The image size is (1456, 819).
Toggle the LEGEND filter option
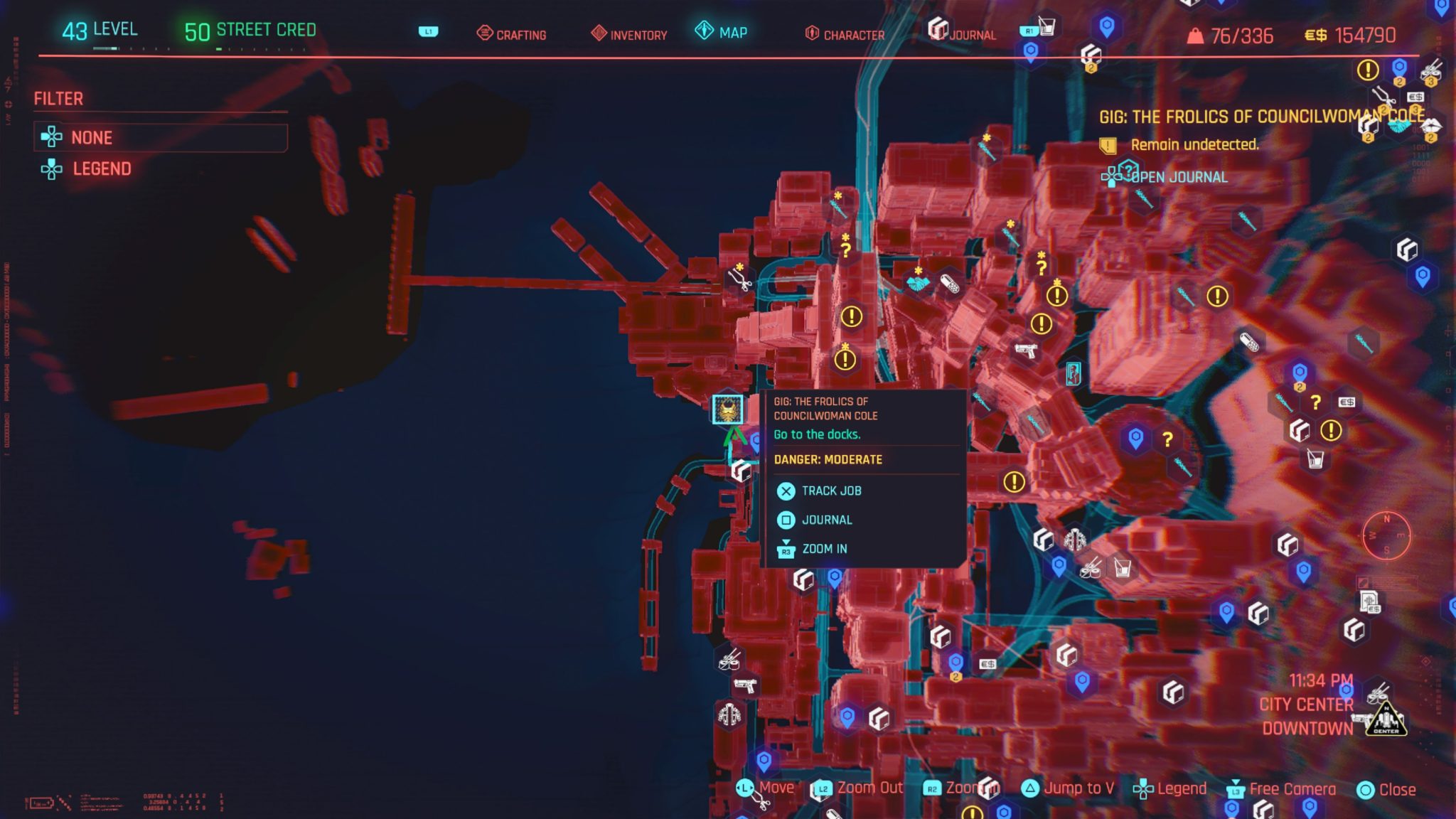pyautogui.click(x=102, y=168)
